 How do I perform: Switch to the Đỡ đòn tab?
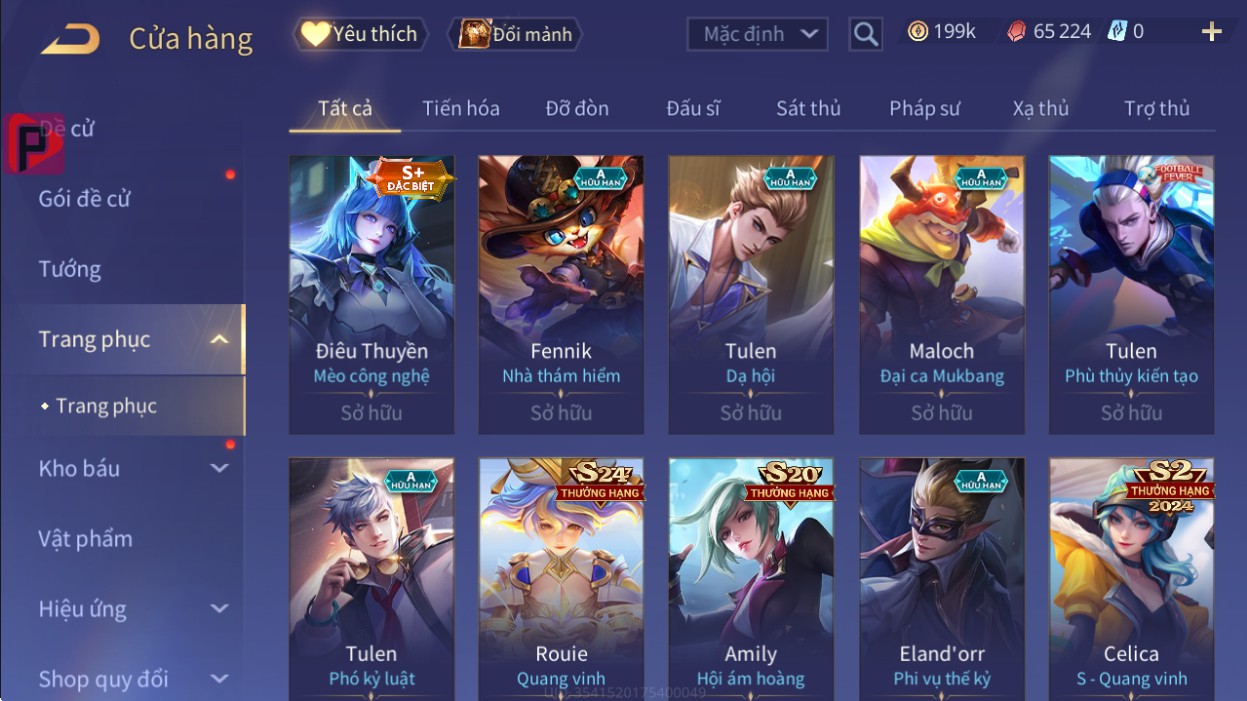[577, 108]
